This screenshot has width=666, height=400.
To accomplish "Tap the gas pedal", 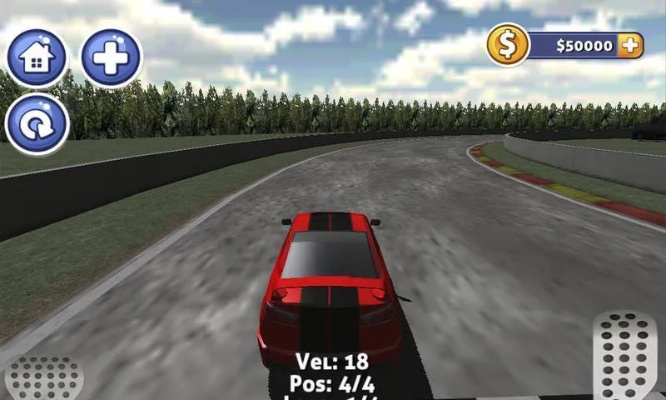I will (625, 357).
